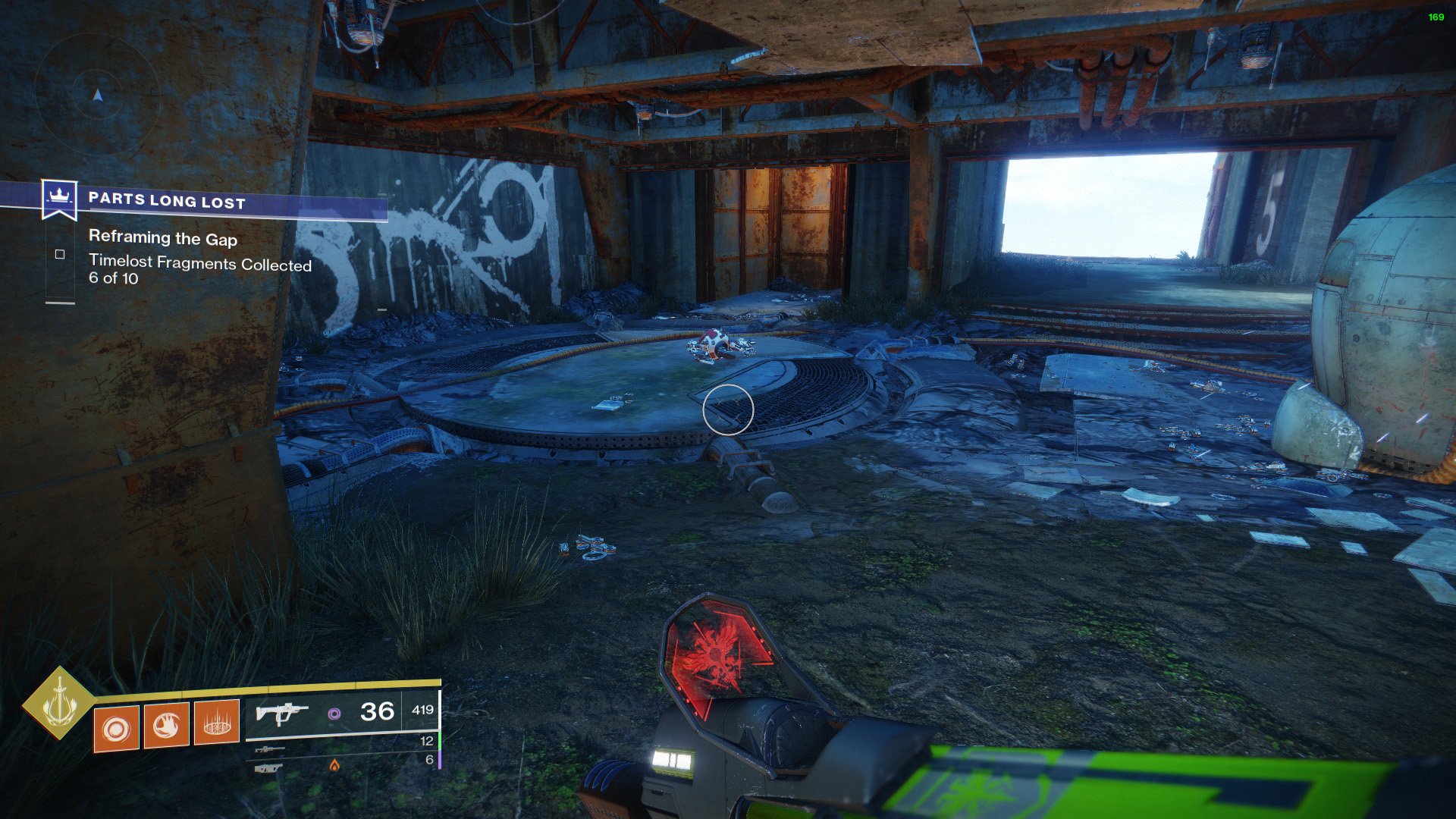Select the equipped submachine gun icon
1456x819 pixels.
[x=281, y=713]
